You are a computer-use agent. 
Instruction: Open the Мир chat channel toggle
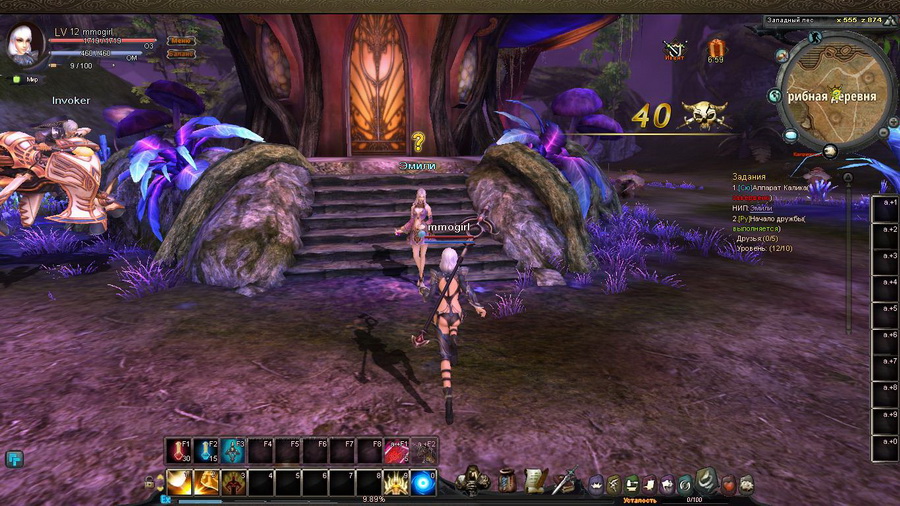coord(26,79)
